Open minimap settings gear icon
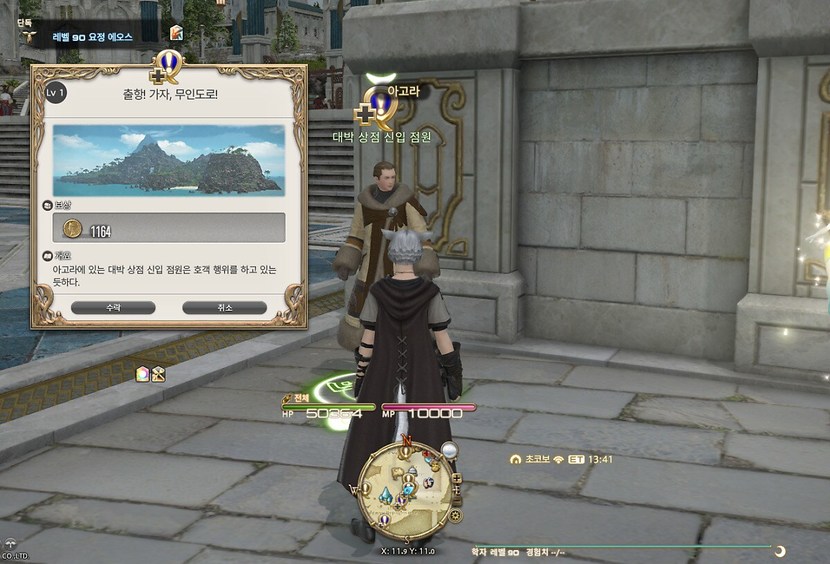This screenshot has height=564, width=830. pos(456,516)
